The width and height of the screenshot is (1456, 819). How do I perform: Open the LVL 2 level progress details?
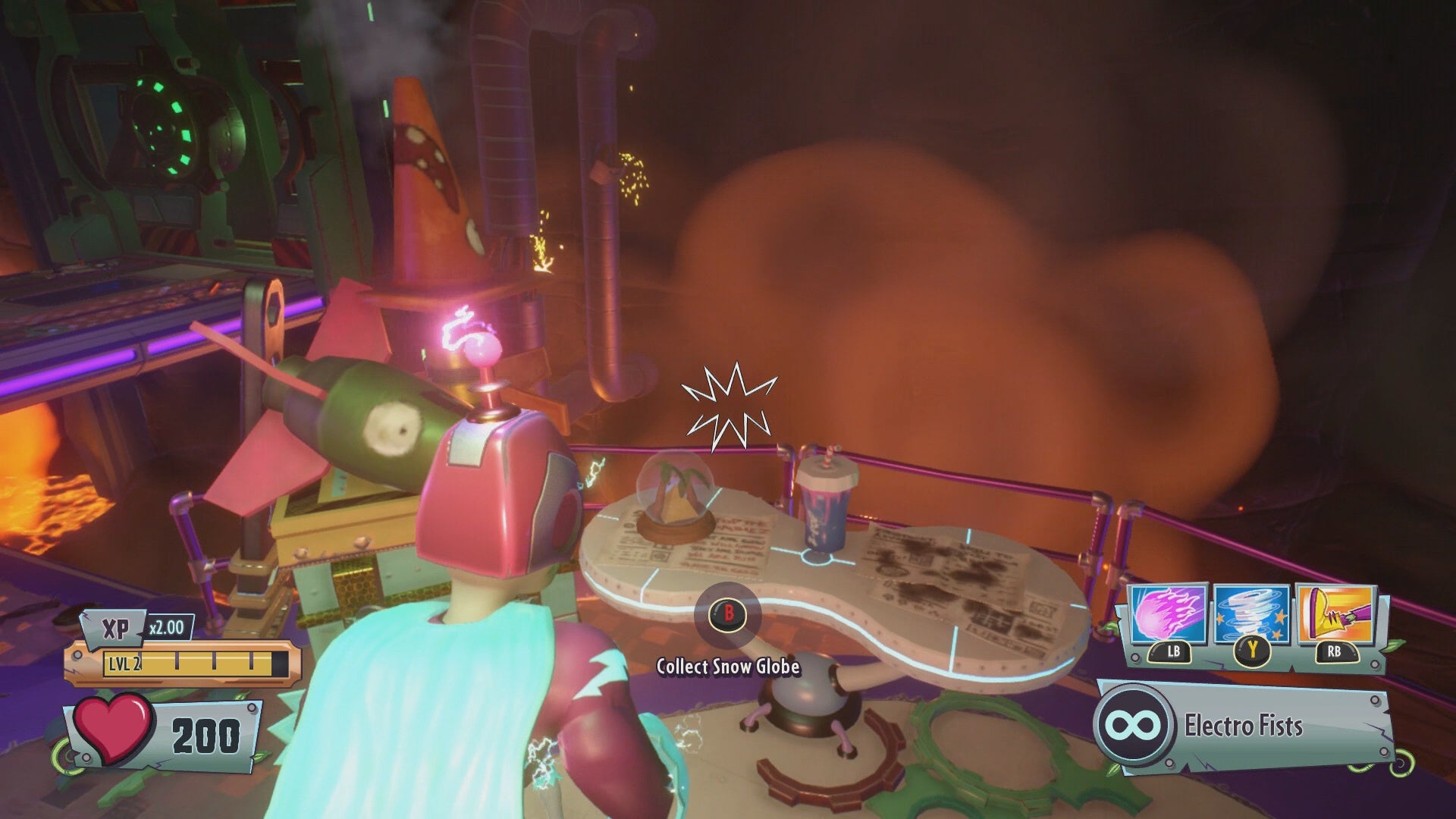(126, 663)
